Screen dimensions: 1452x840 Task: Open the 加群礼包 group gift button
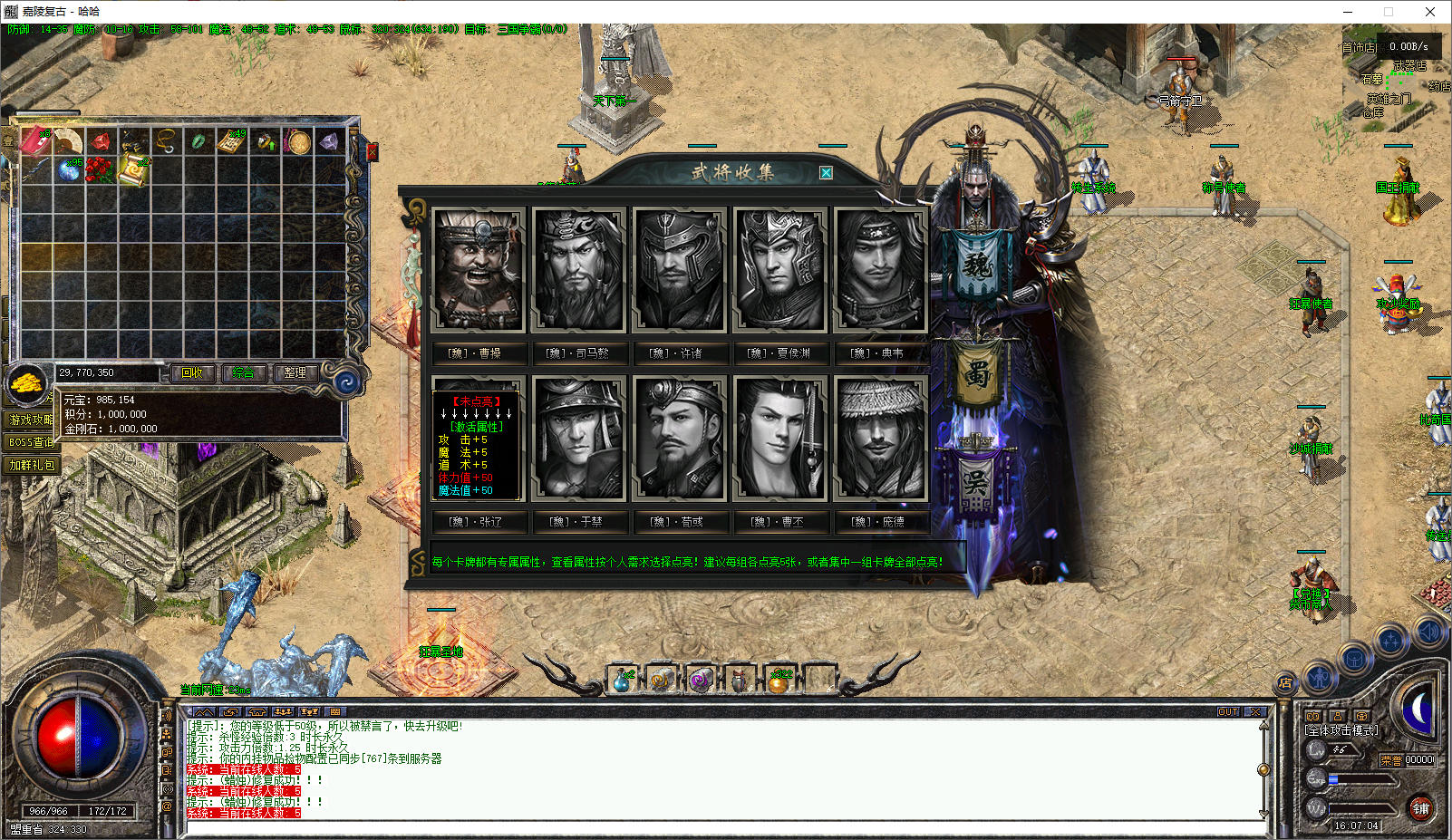pyautogui.click(x=32, y=465)
